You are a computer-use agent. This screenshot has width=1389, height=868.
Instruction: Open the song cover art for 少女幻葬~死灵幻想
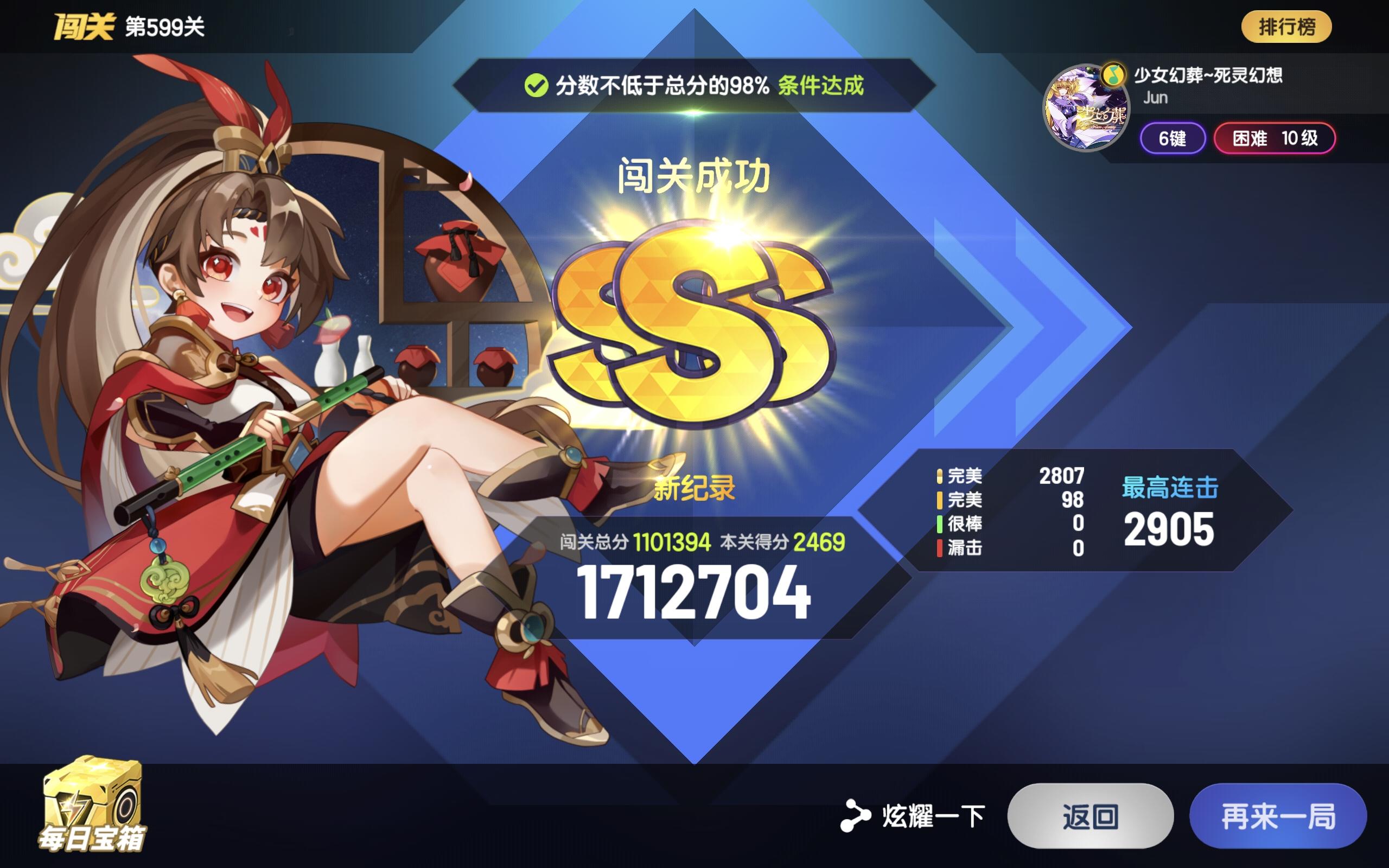[1085, 106]
